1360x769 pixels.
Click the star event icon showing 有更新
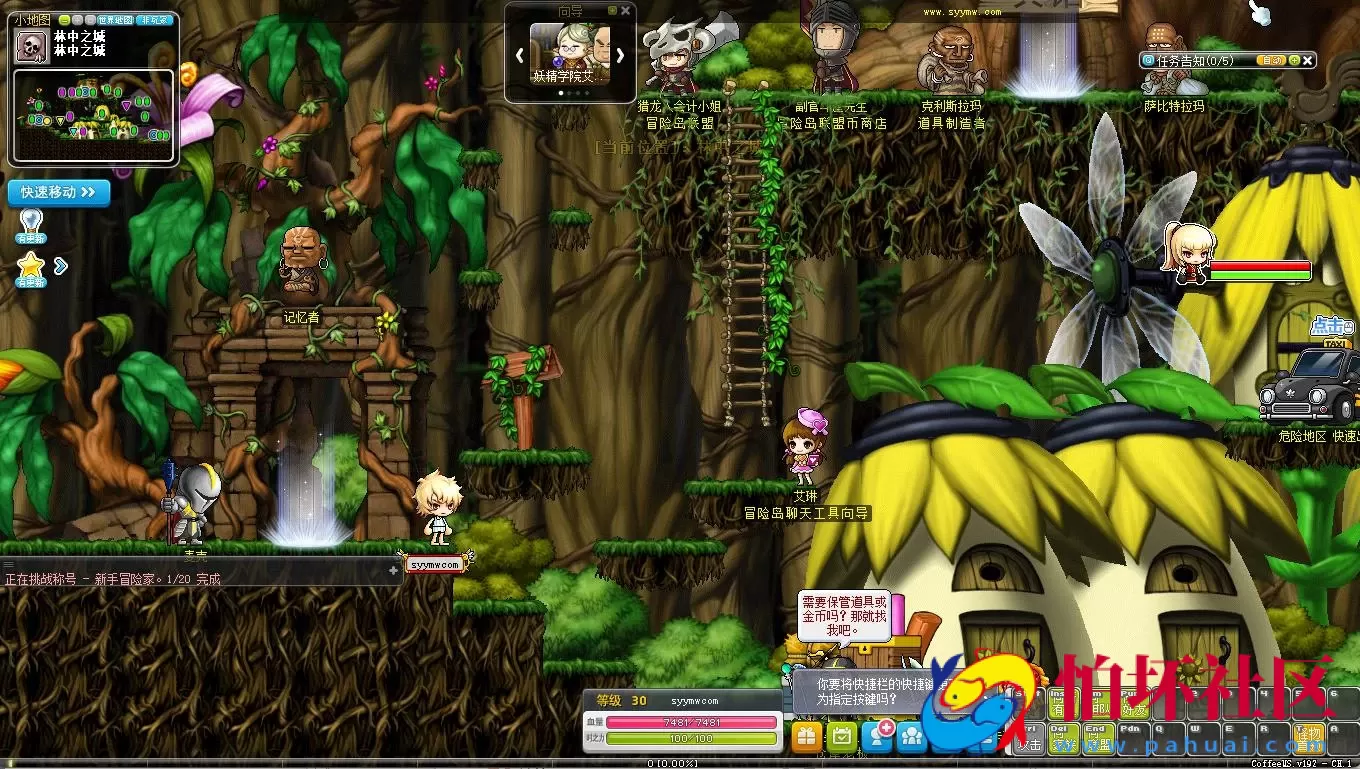click(31, 265)
